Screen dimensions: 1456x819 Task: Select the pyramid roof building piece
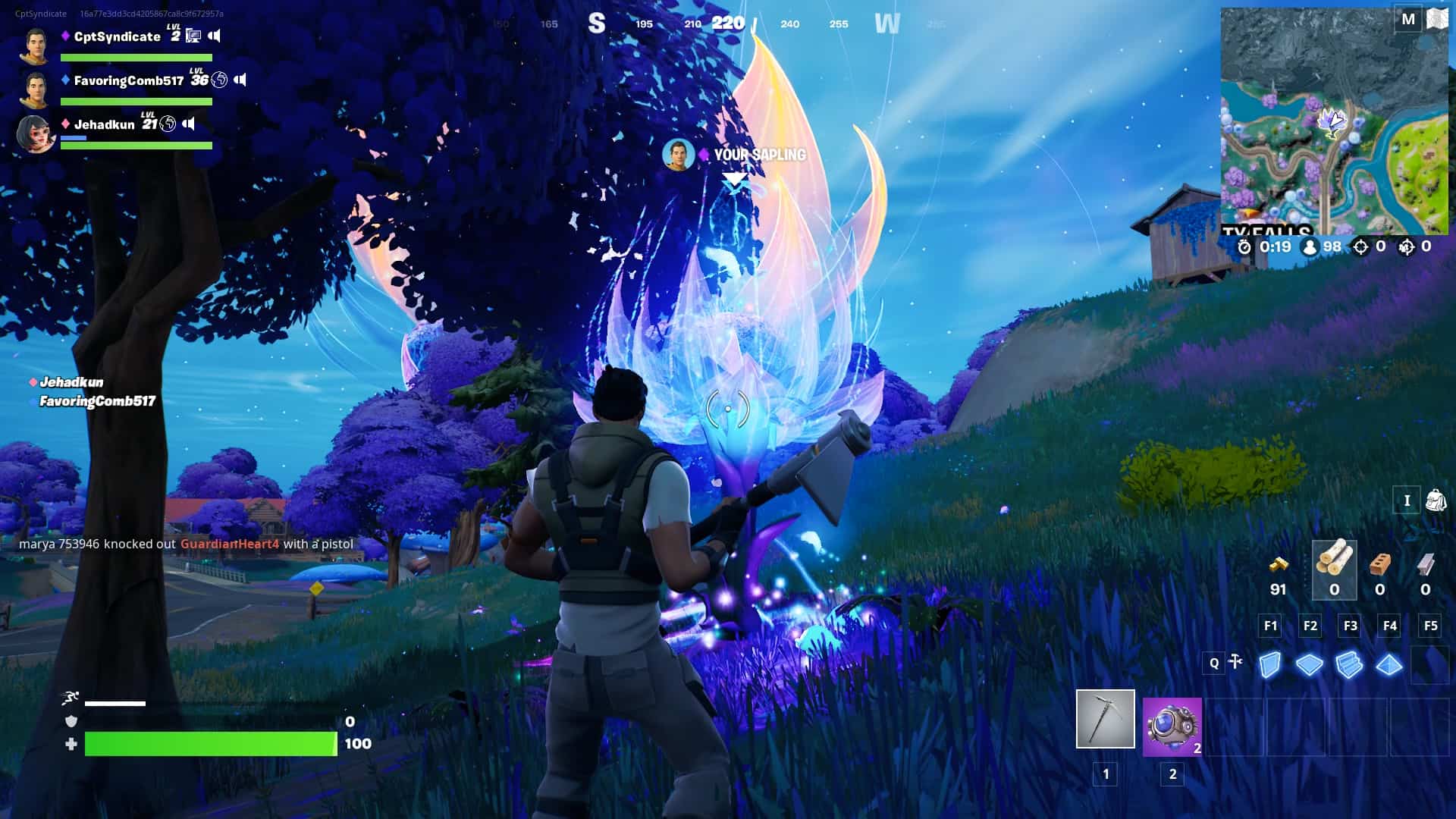(1390, 663)
